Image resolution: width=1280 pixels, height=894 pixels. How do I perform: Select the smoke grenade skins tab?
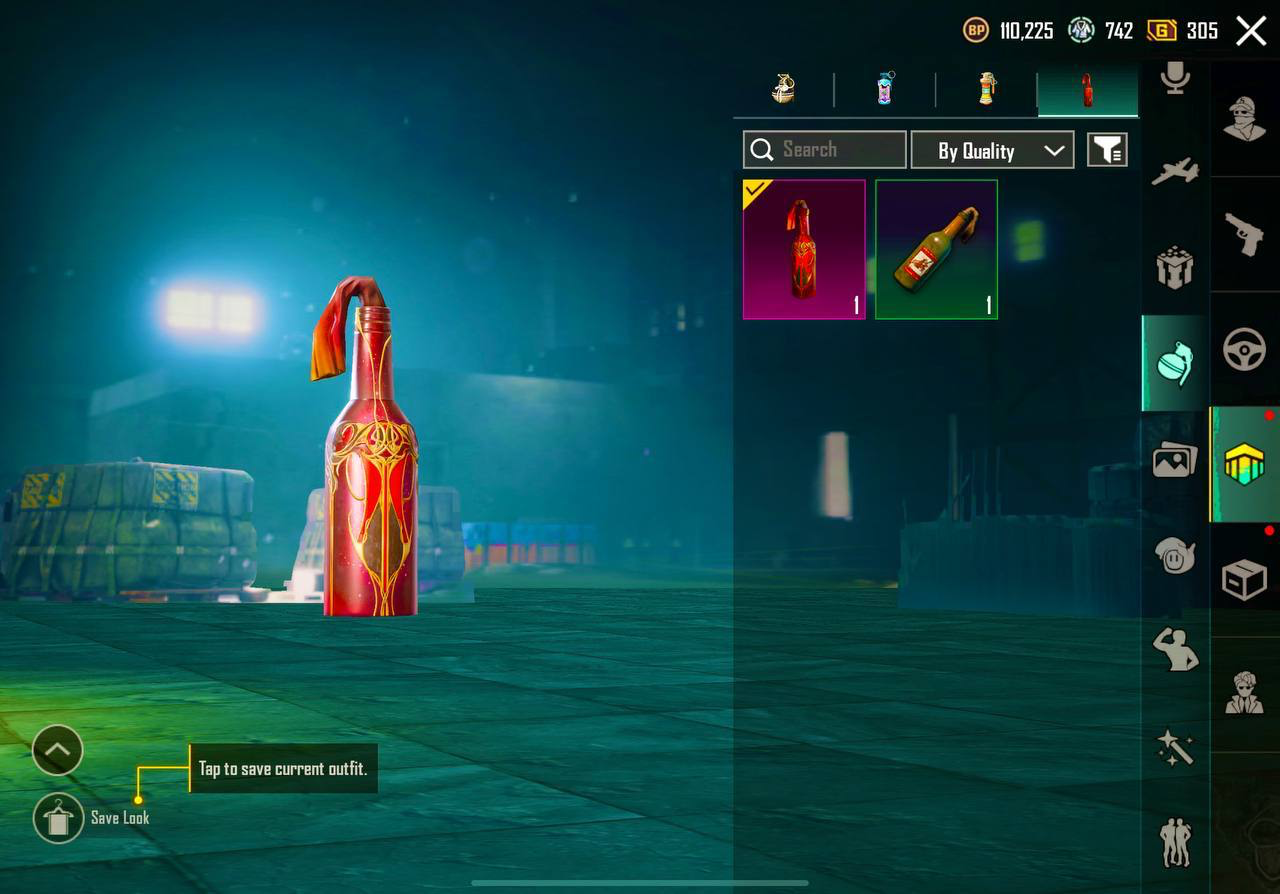[987, 90]
